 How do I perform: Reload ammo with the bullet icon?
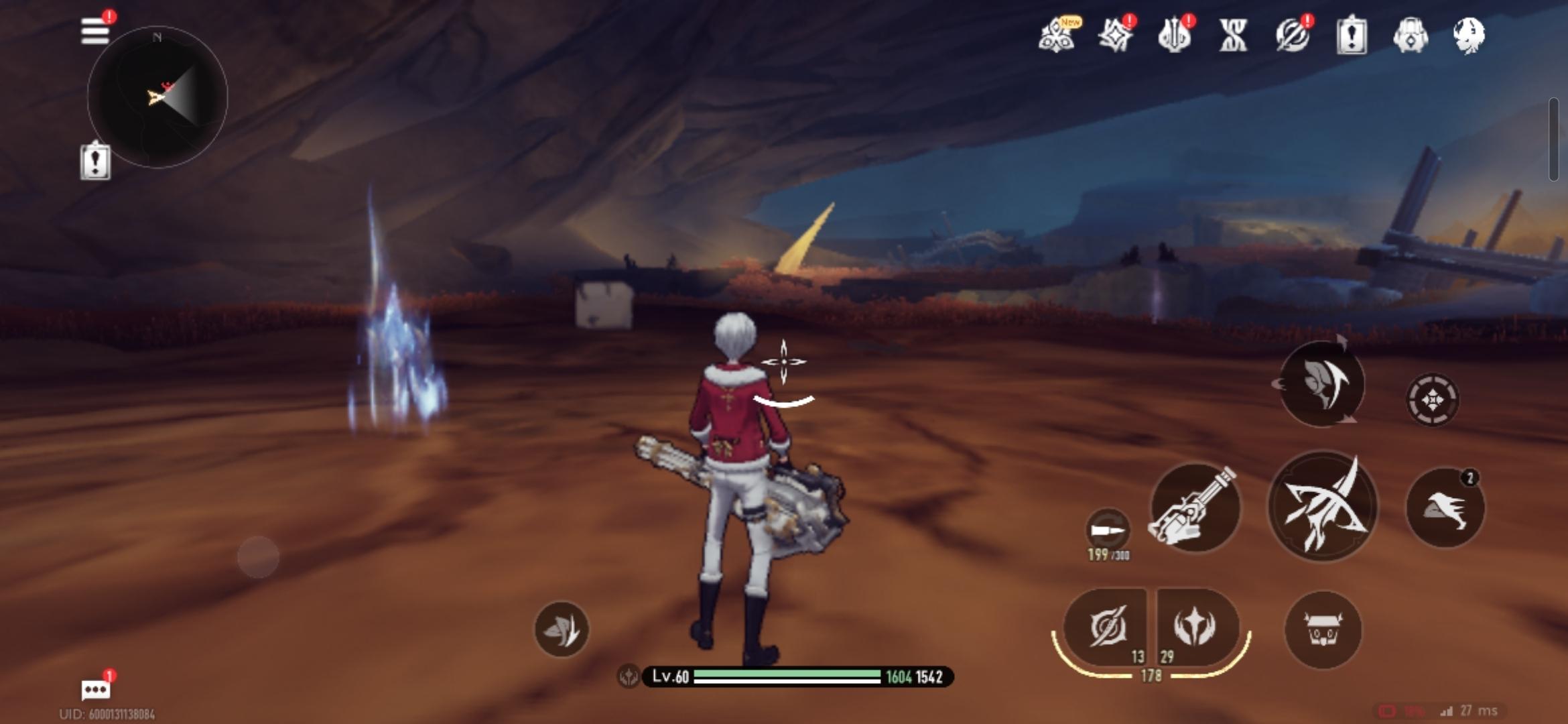pyautogui.click(x=1108, y=531)
